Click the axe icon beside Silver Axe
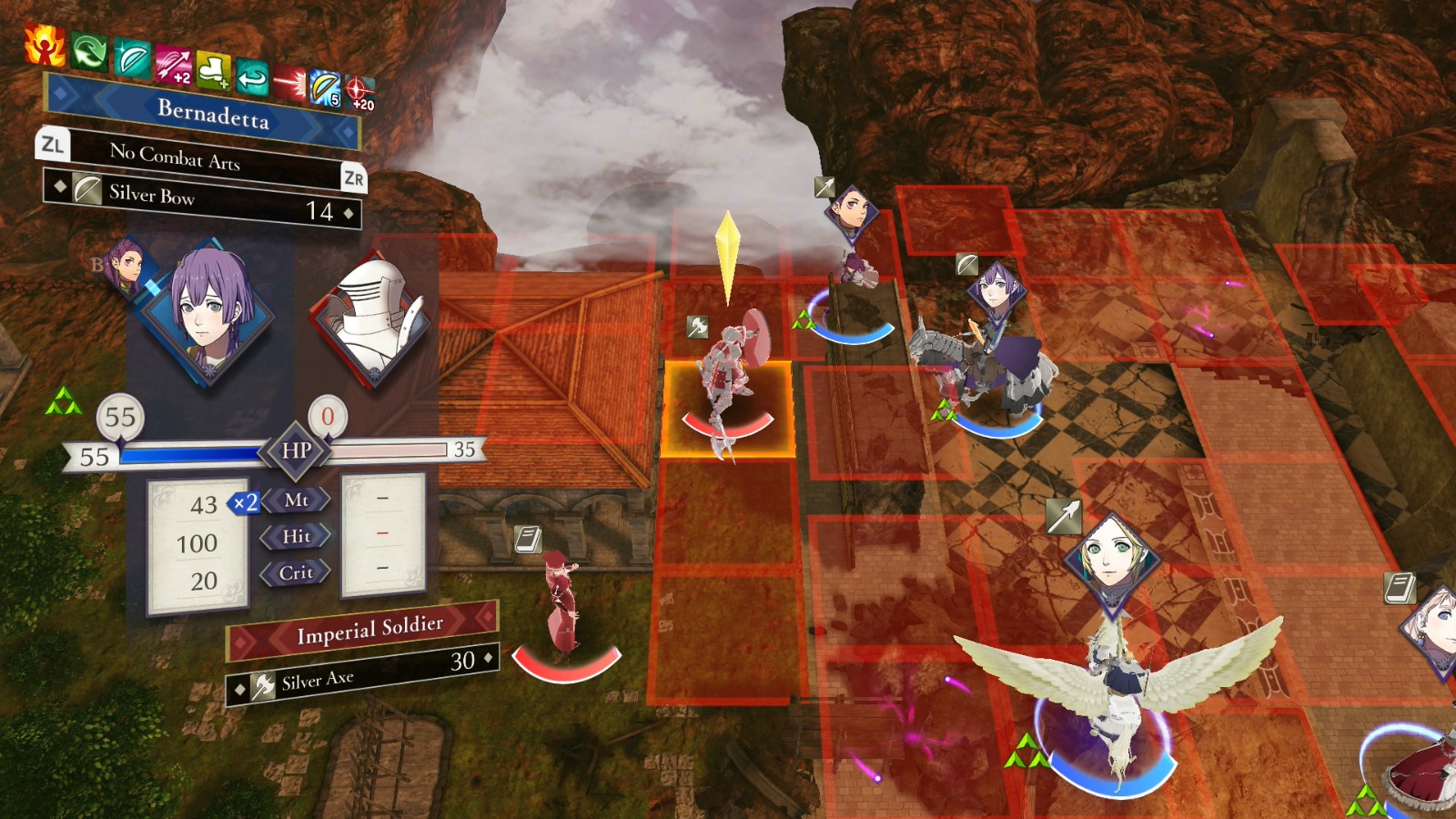Image resolution: width=1456 pixels, height=819 pixels. 264,684
